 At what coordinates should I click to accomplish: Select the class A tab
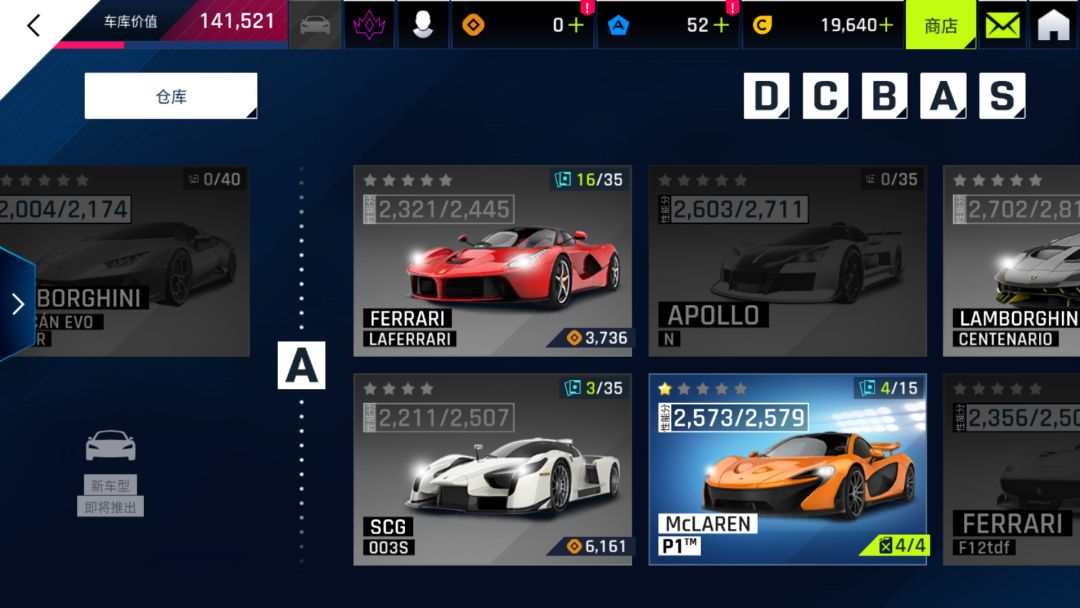point(942,96)
